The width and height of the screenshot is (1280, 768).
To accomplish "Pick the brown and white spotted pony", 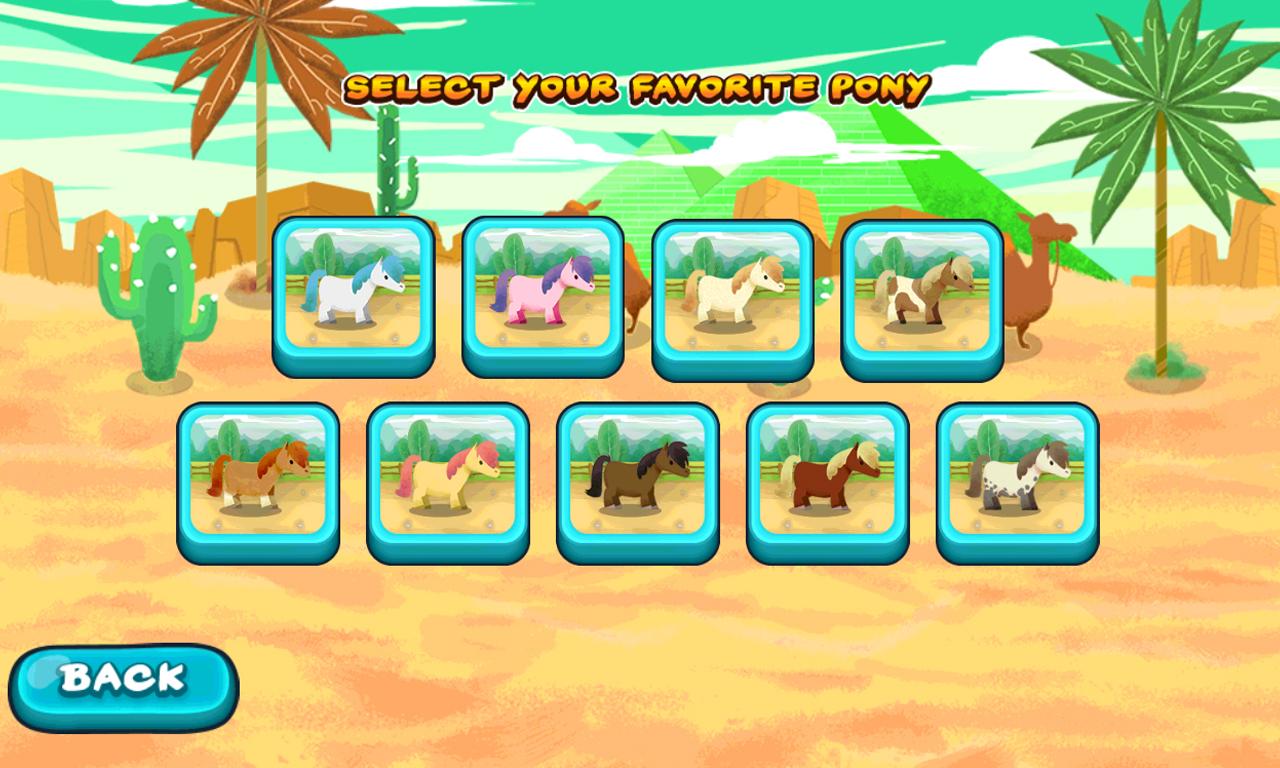I will [920, 295].
